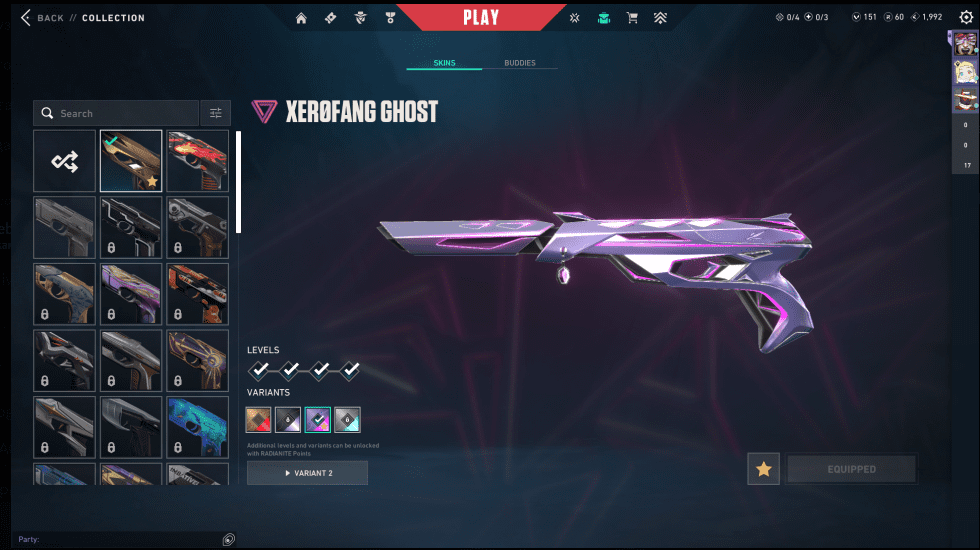Toggle the favorite star button
The width and height of the screenshot is (980, 550).
pyautogui.click(x=764, y=469)
